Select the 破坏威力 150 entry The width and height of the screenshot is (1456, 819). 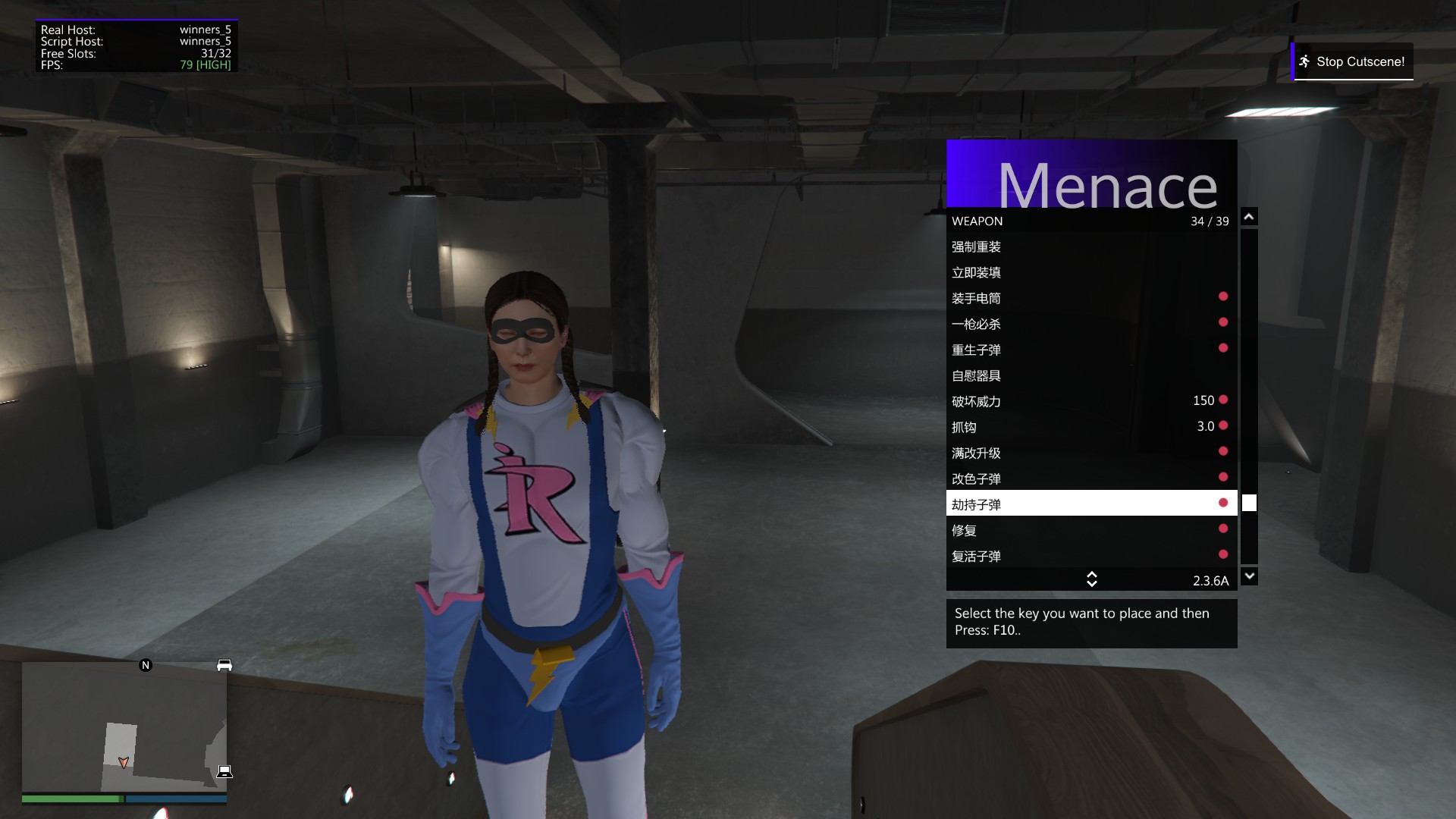click(1090, 402)
